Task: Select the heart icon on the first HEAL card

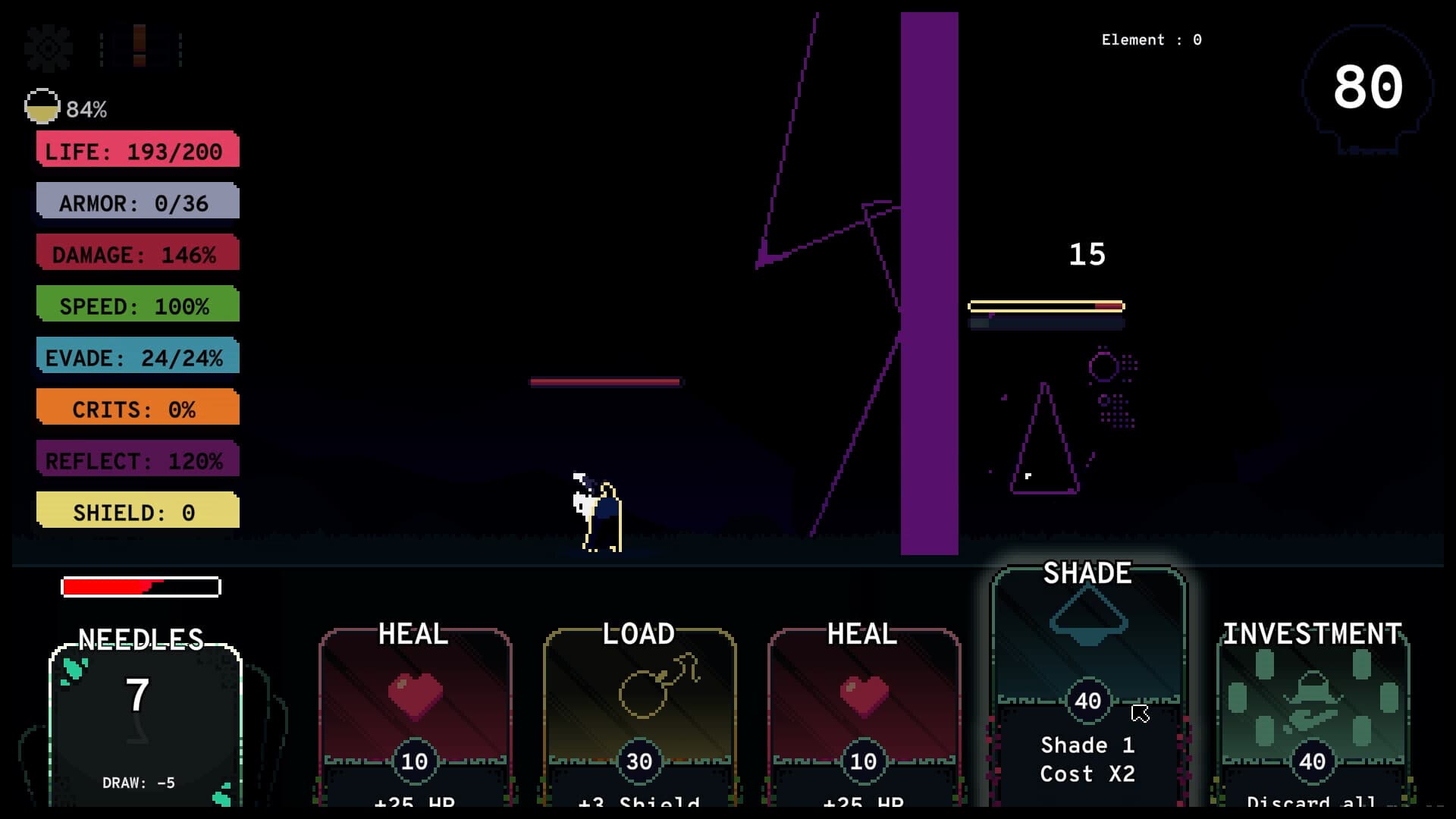Action: [x=414, y=694]
